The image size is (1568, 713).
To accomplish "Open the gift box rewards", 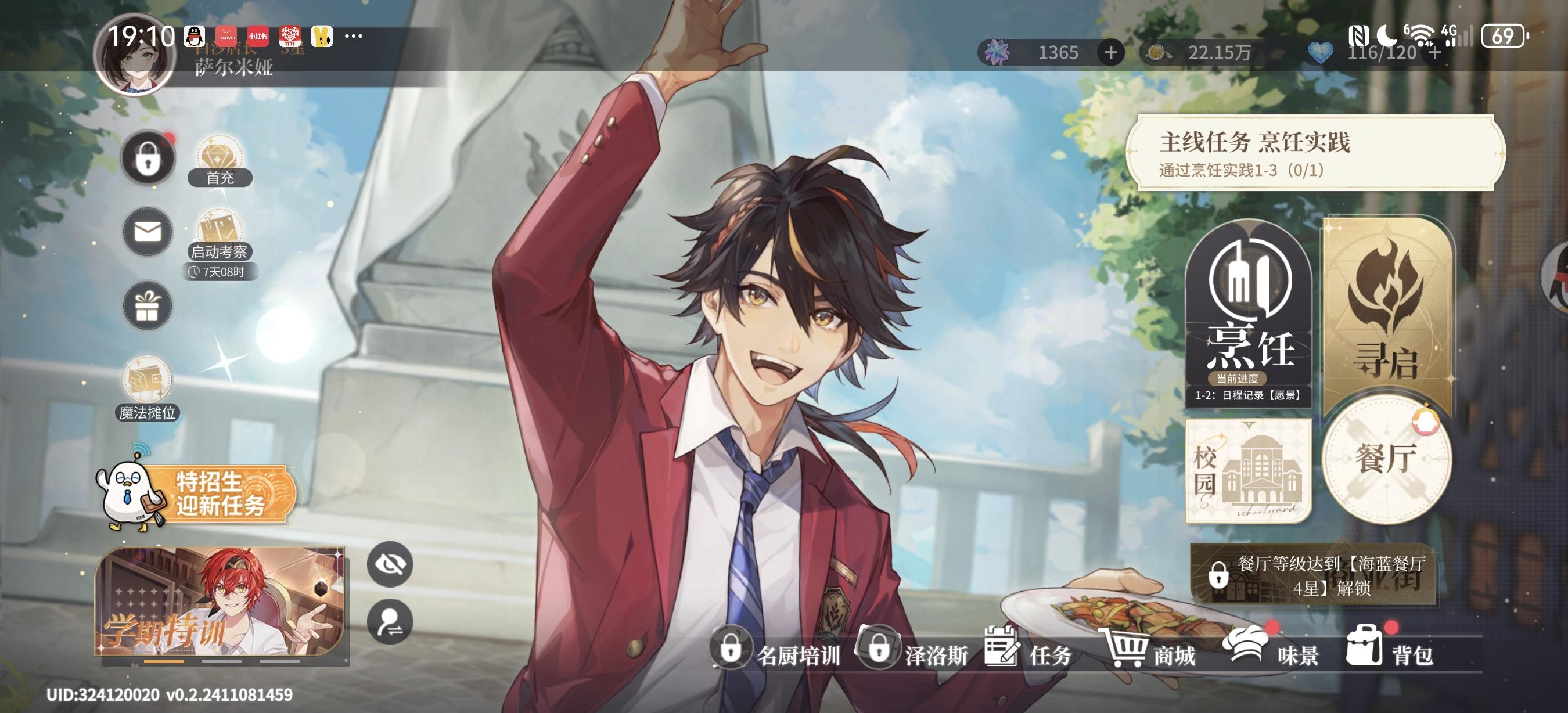I will click(148, 305).
